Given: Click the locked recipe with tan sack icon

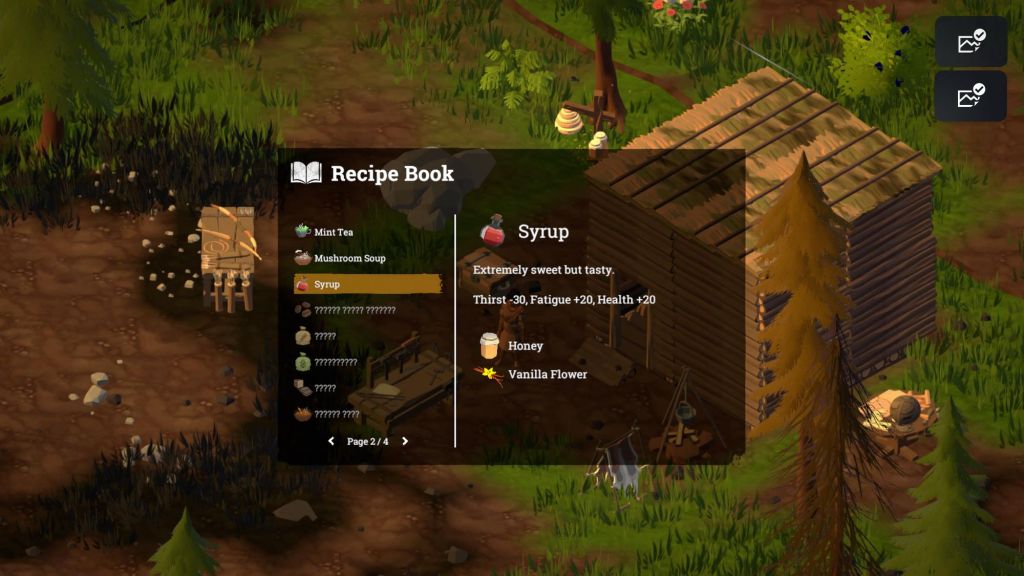Looking at the screenshot, I should pyautogui.click(x=325, y=336).
